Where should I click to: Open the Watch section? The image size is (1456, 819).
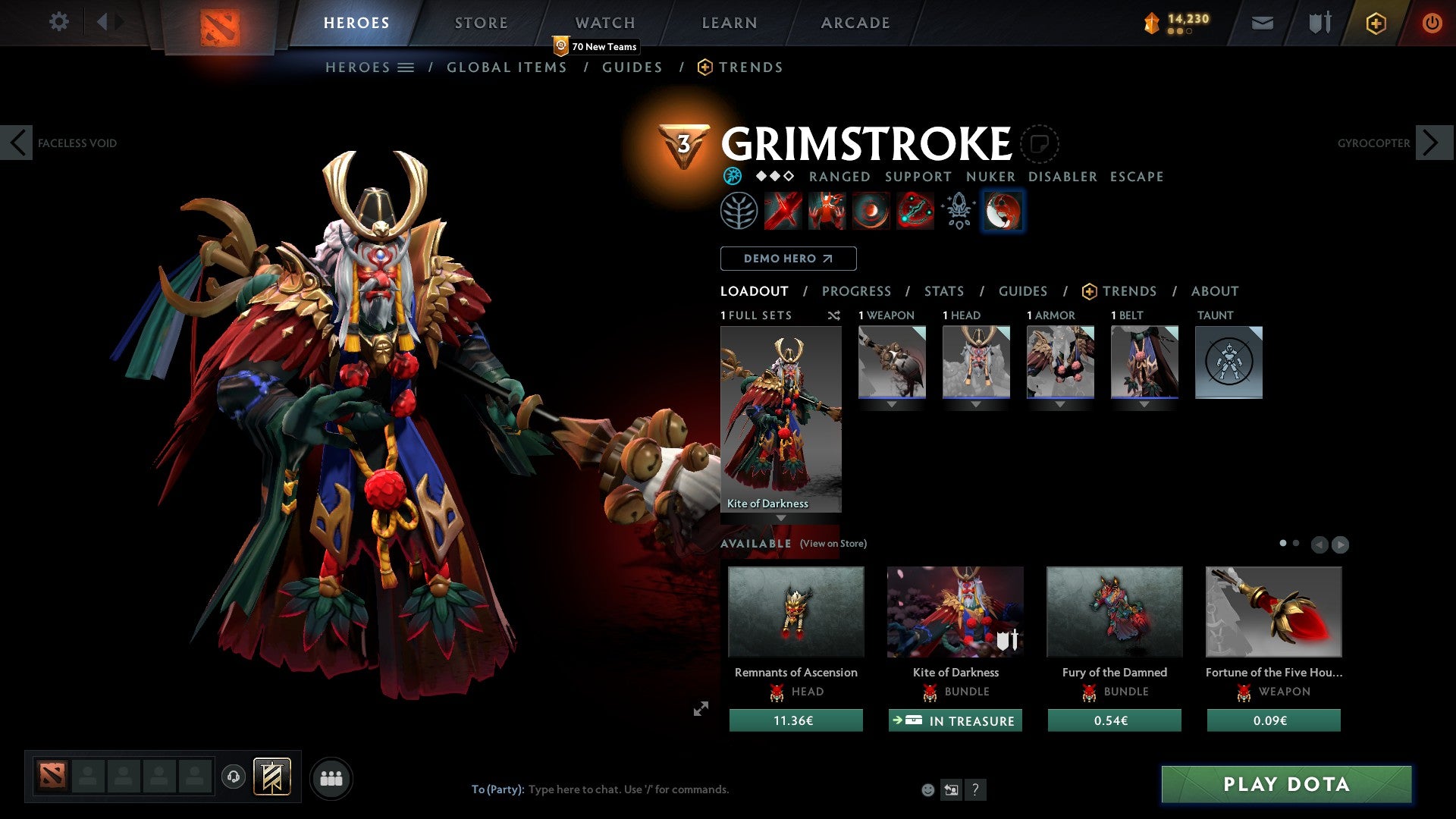tap(604, 23)
